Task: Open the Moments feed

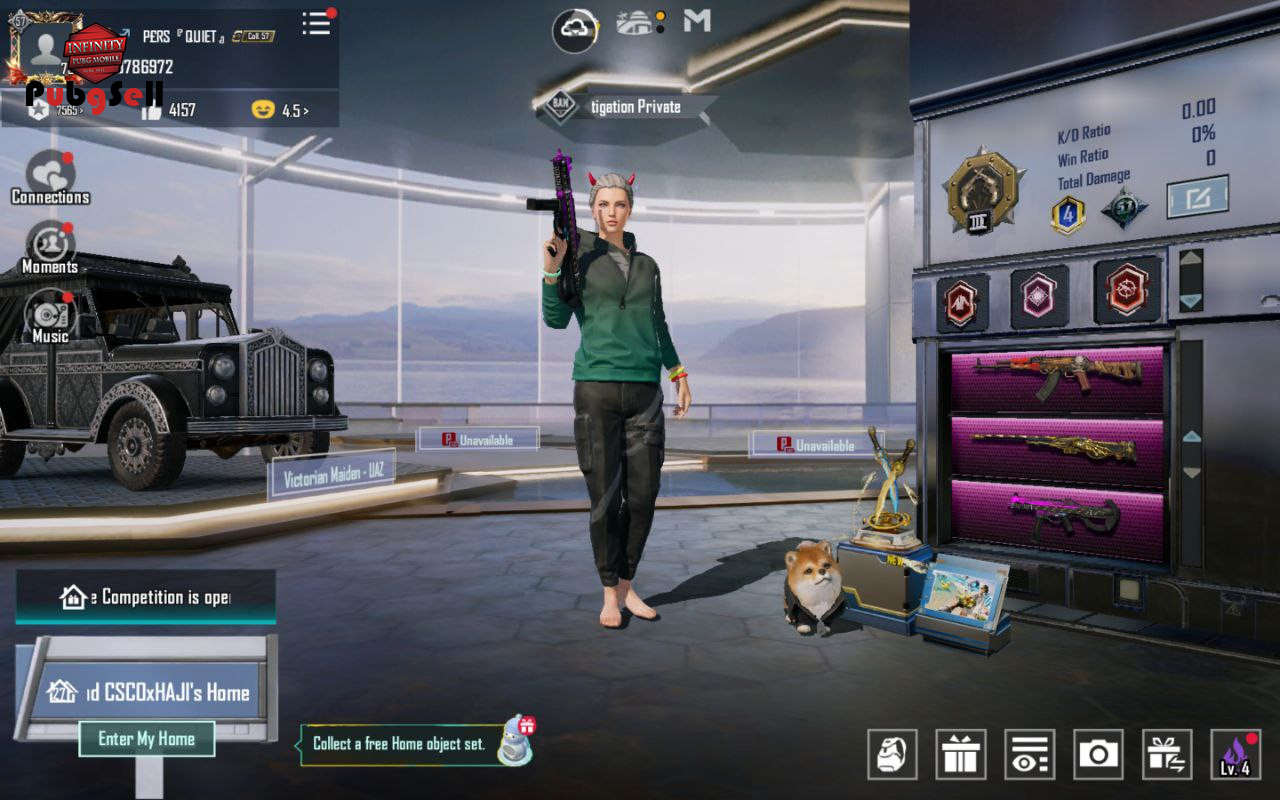Action: 50,246
